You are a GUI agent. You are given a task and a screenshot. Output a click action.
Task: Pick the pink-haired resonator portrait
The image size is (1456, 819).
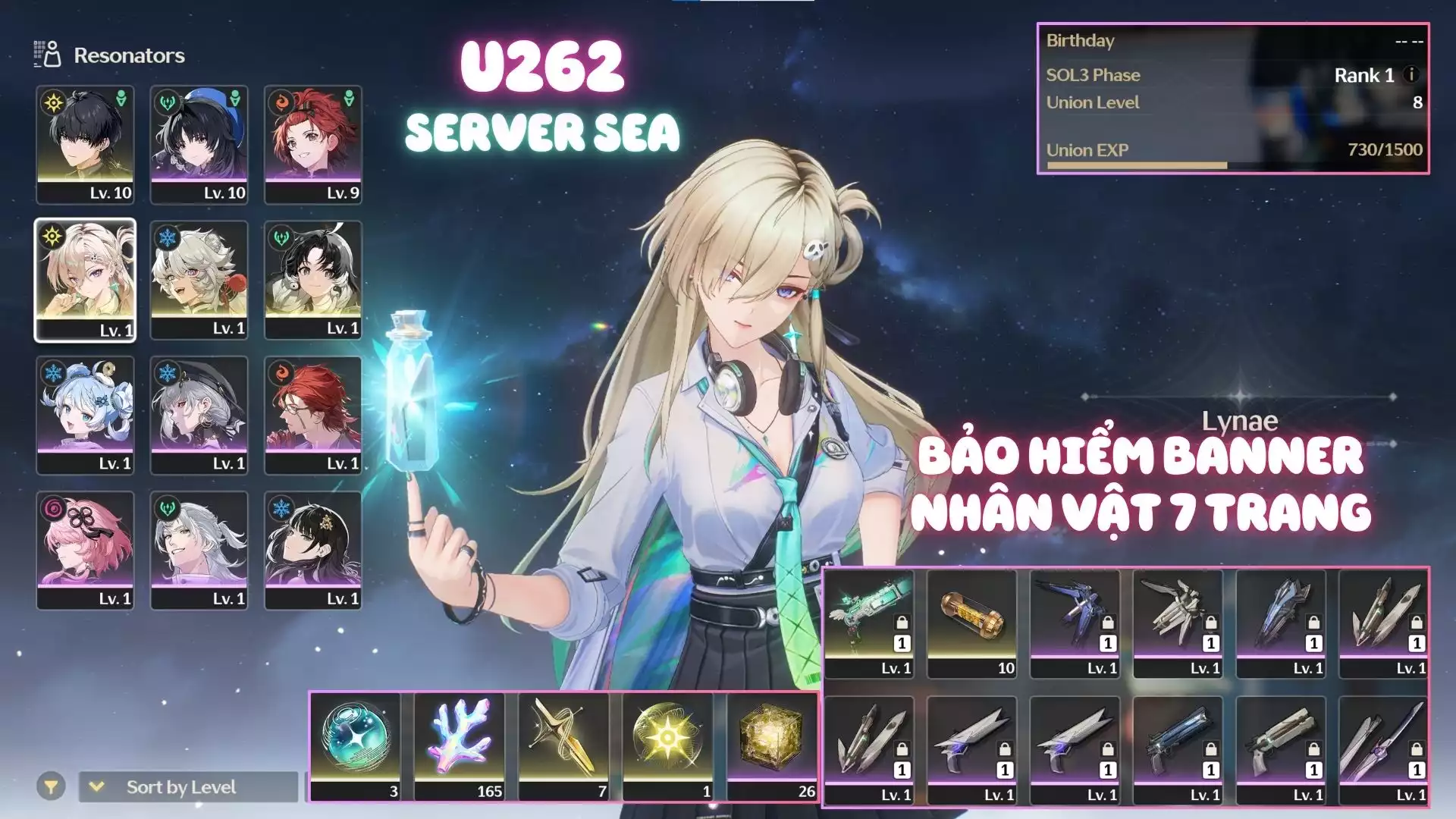[x=85, y=549]
